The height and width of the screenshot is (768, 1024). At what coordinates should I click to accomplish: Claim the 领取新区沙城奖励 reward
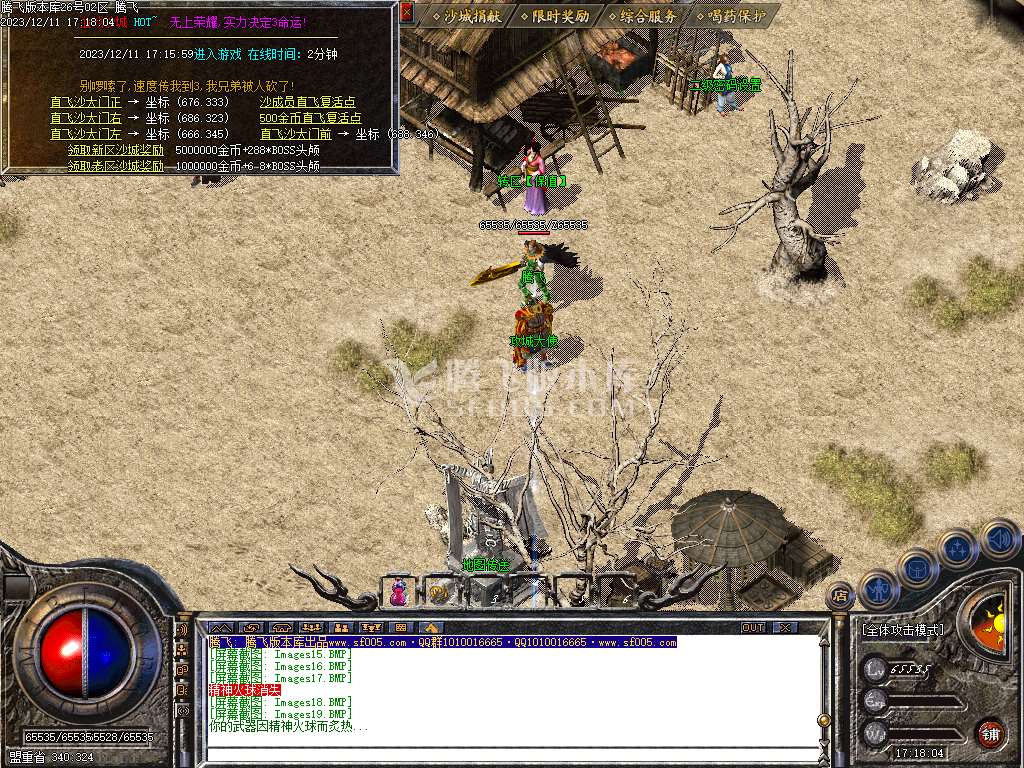pos(116,150)
